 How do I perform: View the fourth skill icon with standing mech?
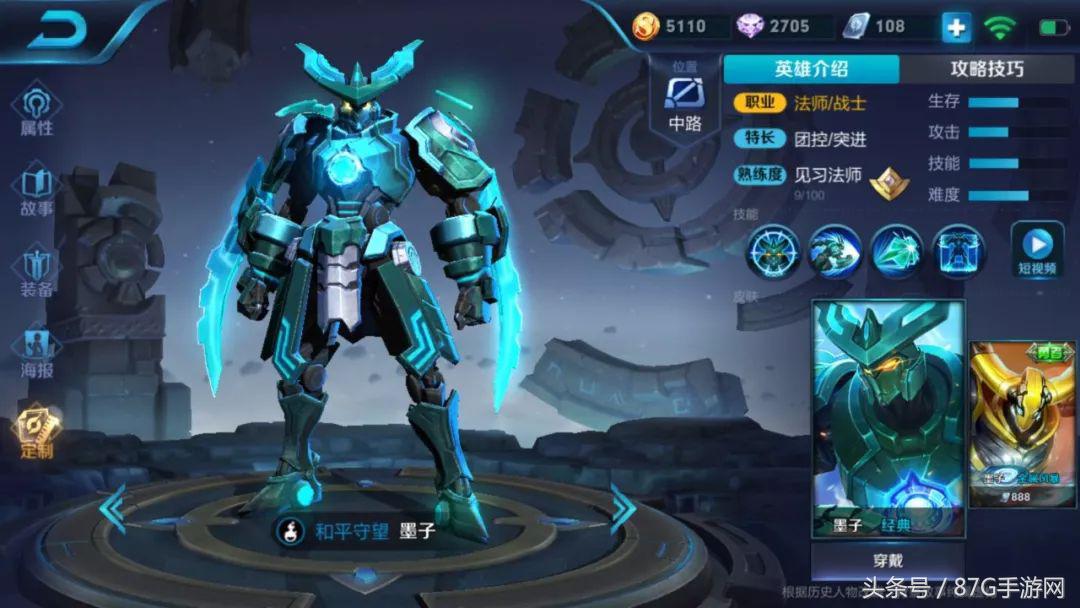(959, 250)
